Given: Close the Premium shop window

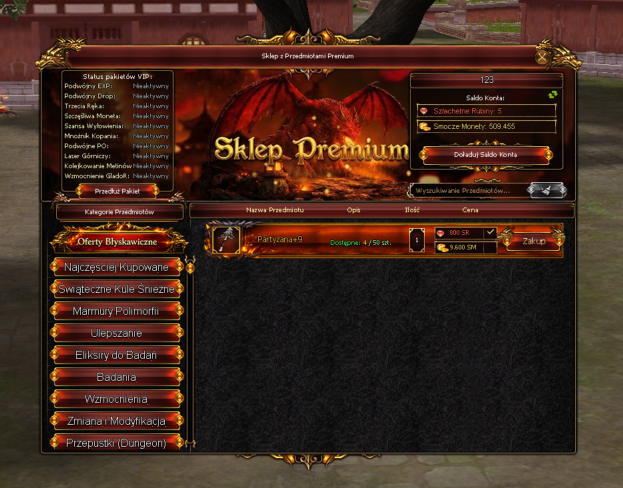Looking at the screenshot, I should point(543,57).
